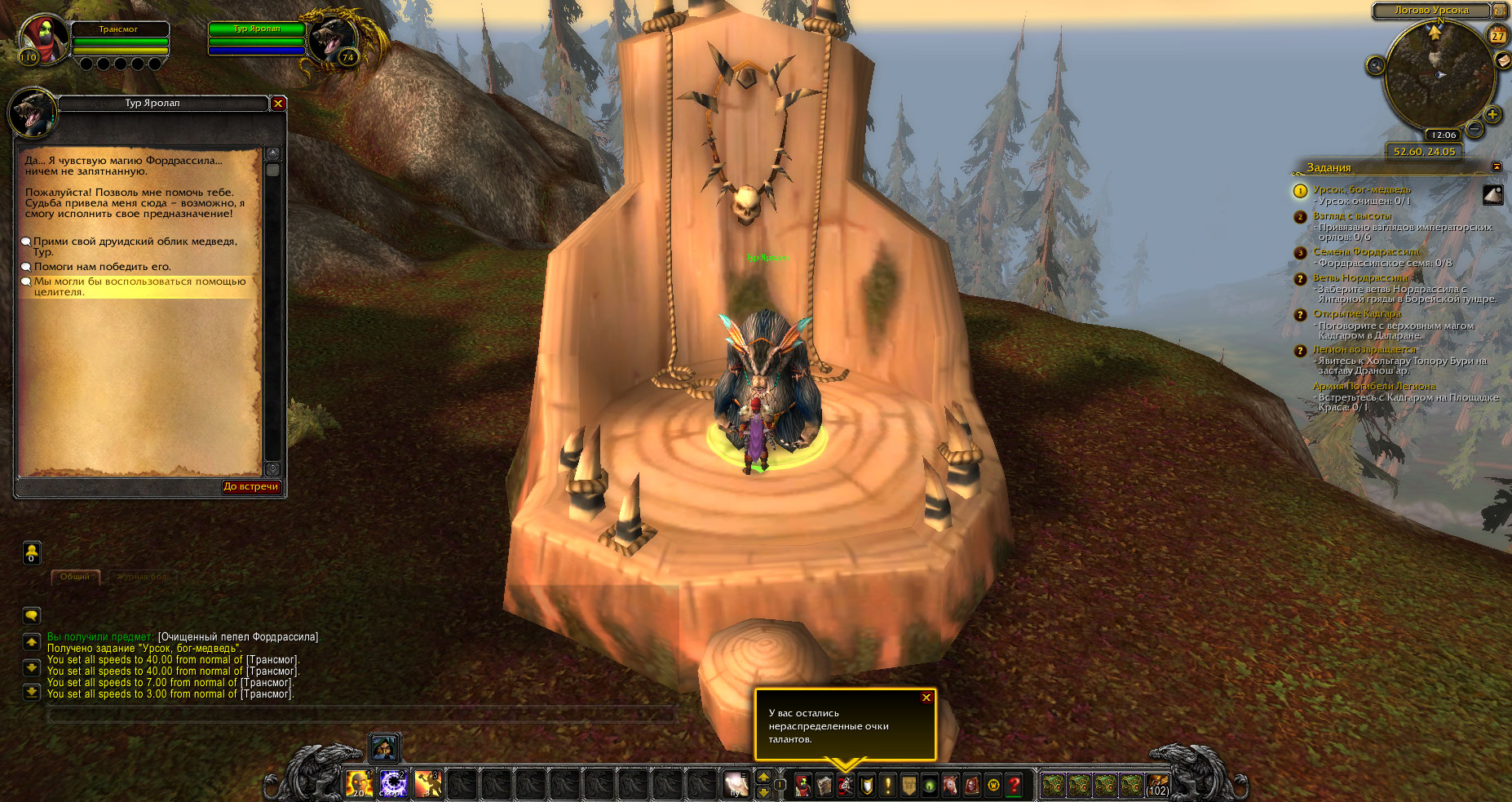Dismiss the unspent talent points tooltip
Image resolution: width=1512 pixels, height=802 pixels.
[926, 698]
